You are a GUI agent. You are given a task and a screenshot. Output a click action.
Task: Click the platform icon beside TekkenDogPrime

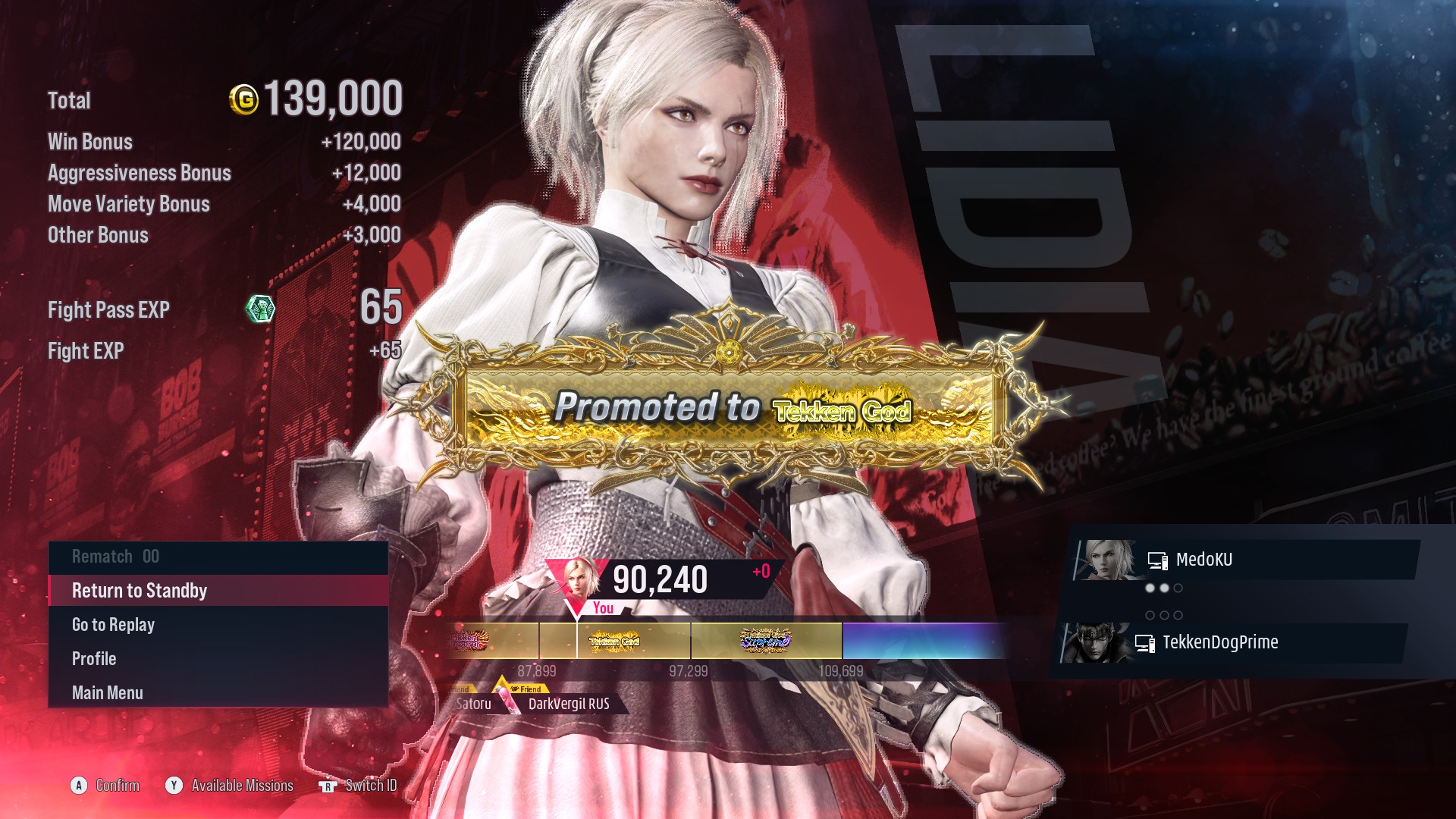coord(1145,642)
